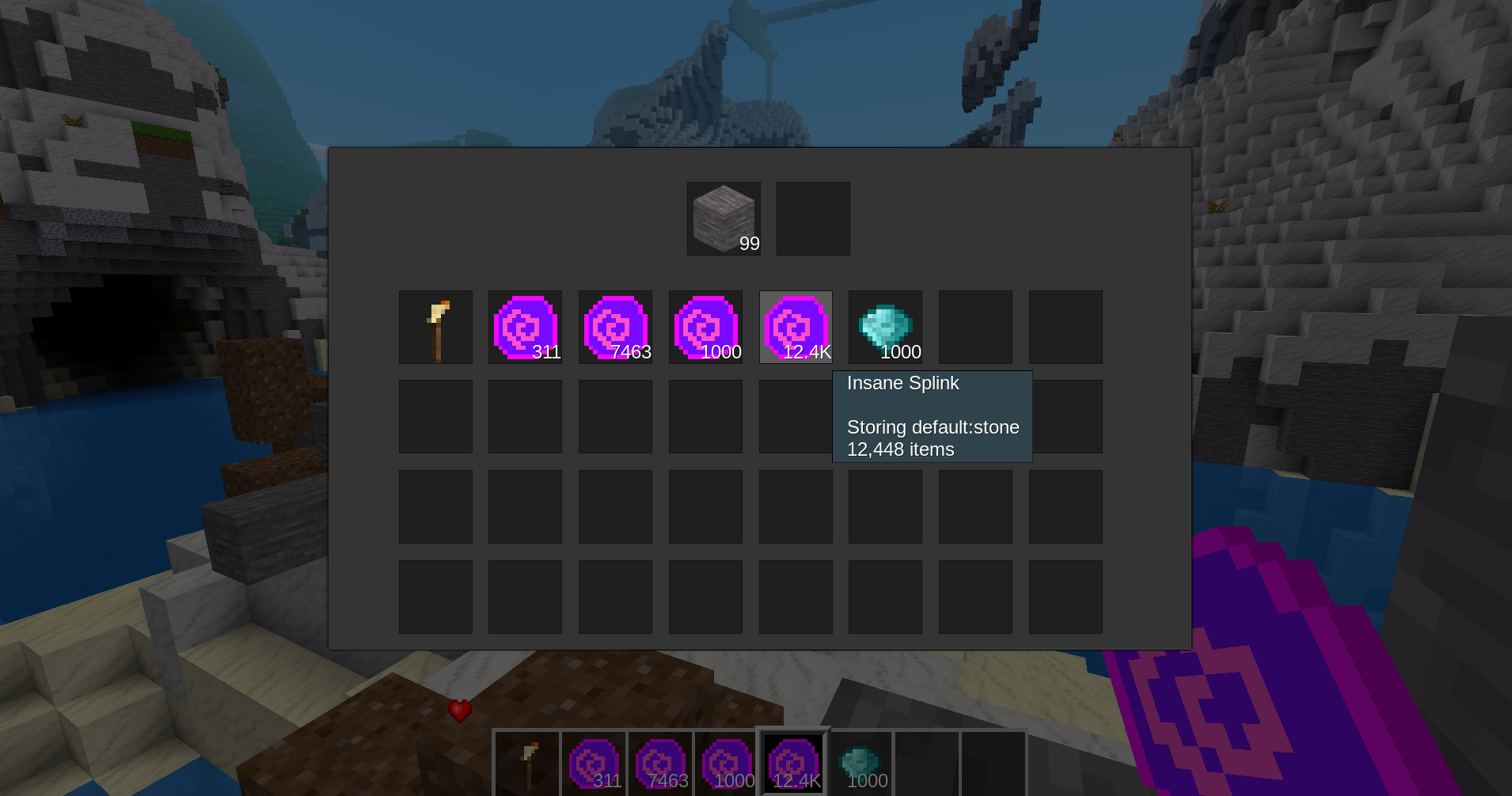Activate the highlighted 12.4K hotbar splink

click(793, 763)
